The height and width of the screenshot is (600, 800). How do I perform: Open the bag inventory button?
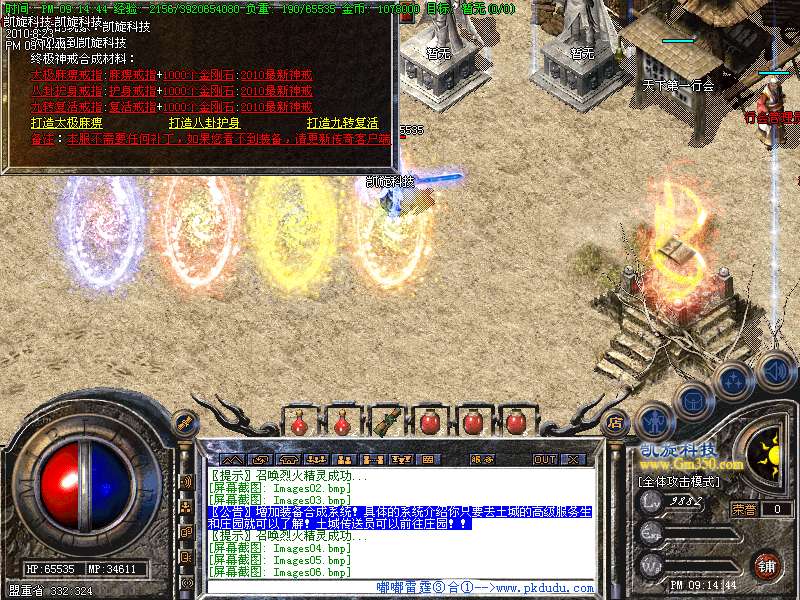[692, 400]
